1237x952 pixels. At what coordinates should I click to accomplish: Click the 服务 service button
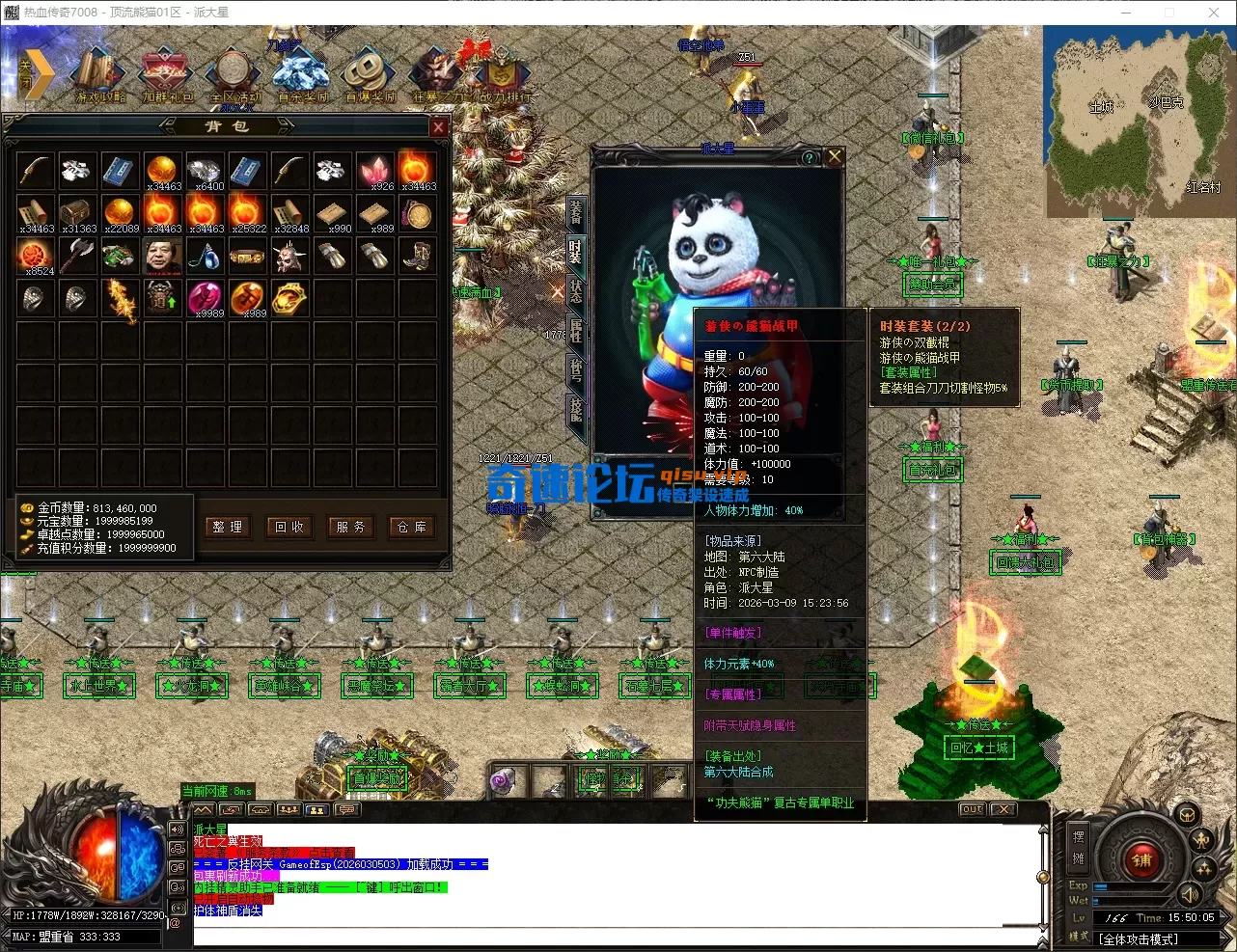click(x=350, y=527)
